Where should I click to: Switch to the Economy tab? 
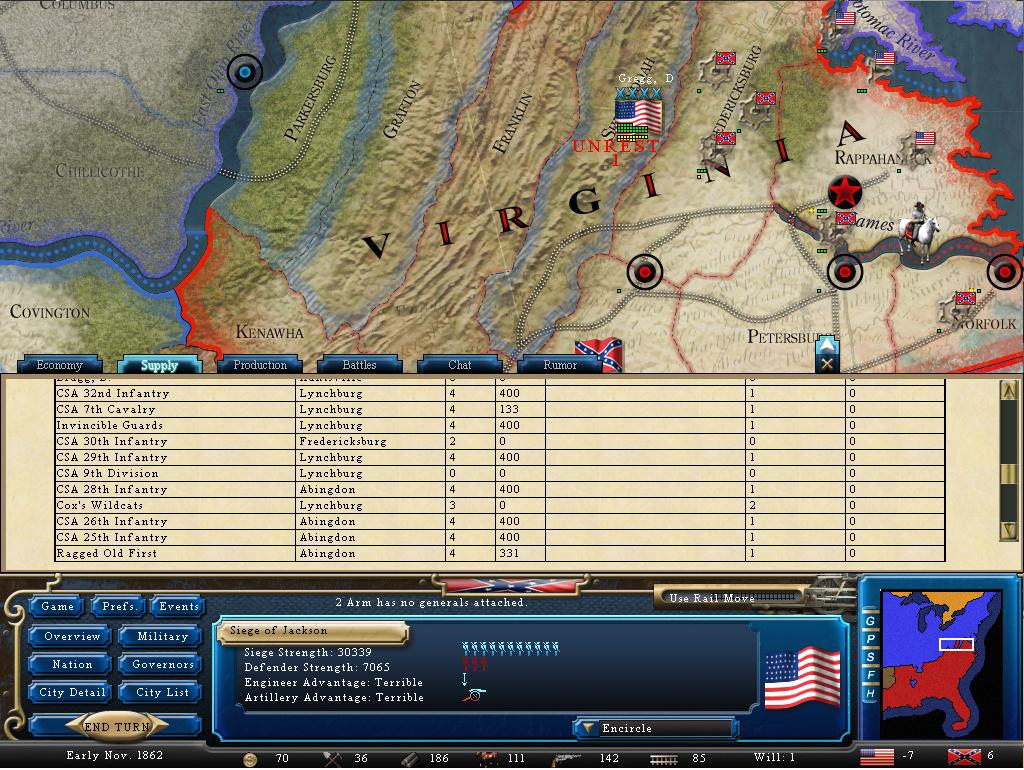click(x=59, y=365)
